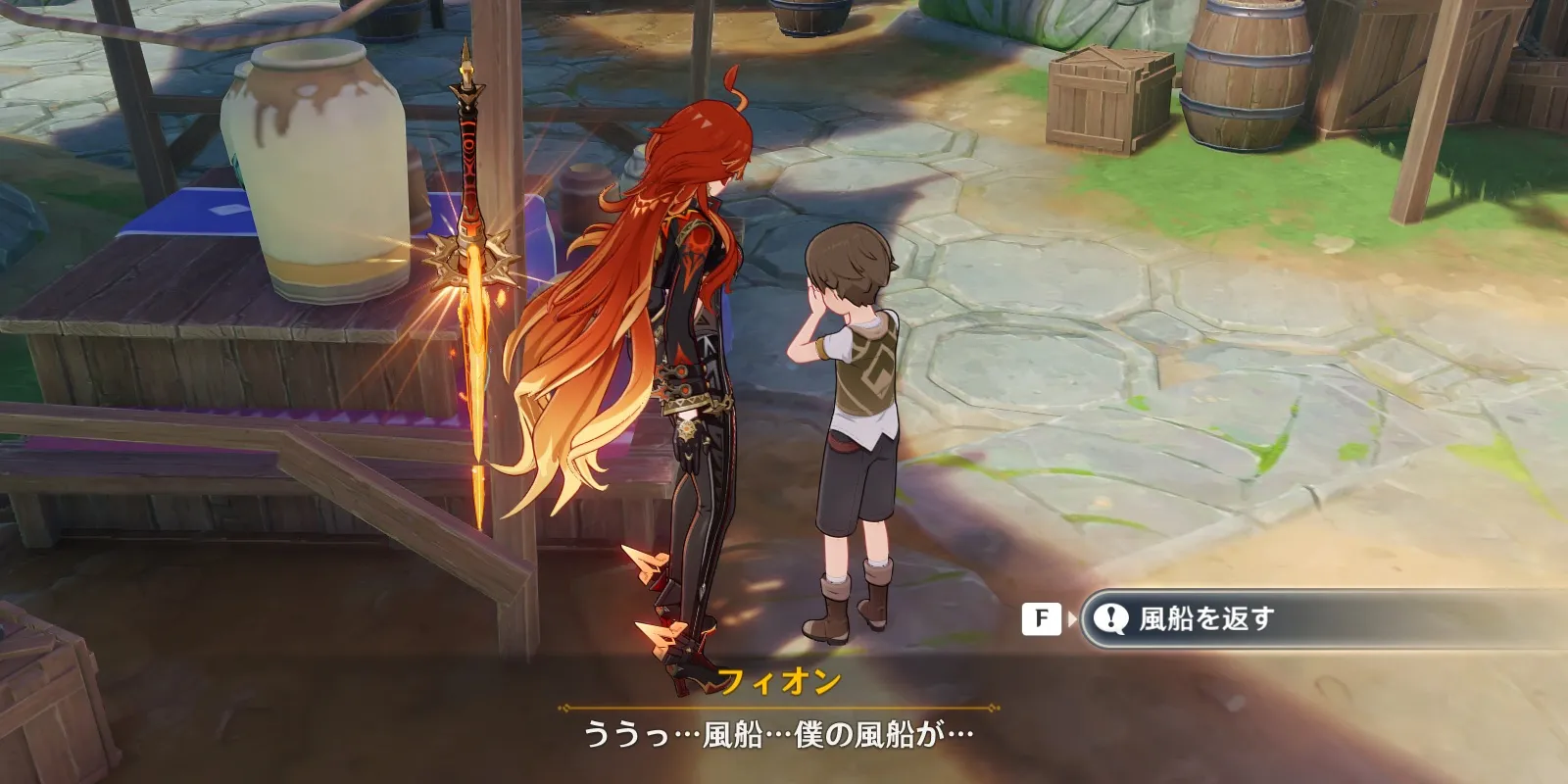The image size is (1568, 784).
Task: Click the F interaction key icon
Action: 1042,618
